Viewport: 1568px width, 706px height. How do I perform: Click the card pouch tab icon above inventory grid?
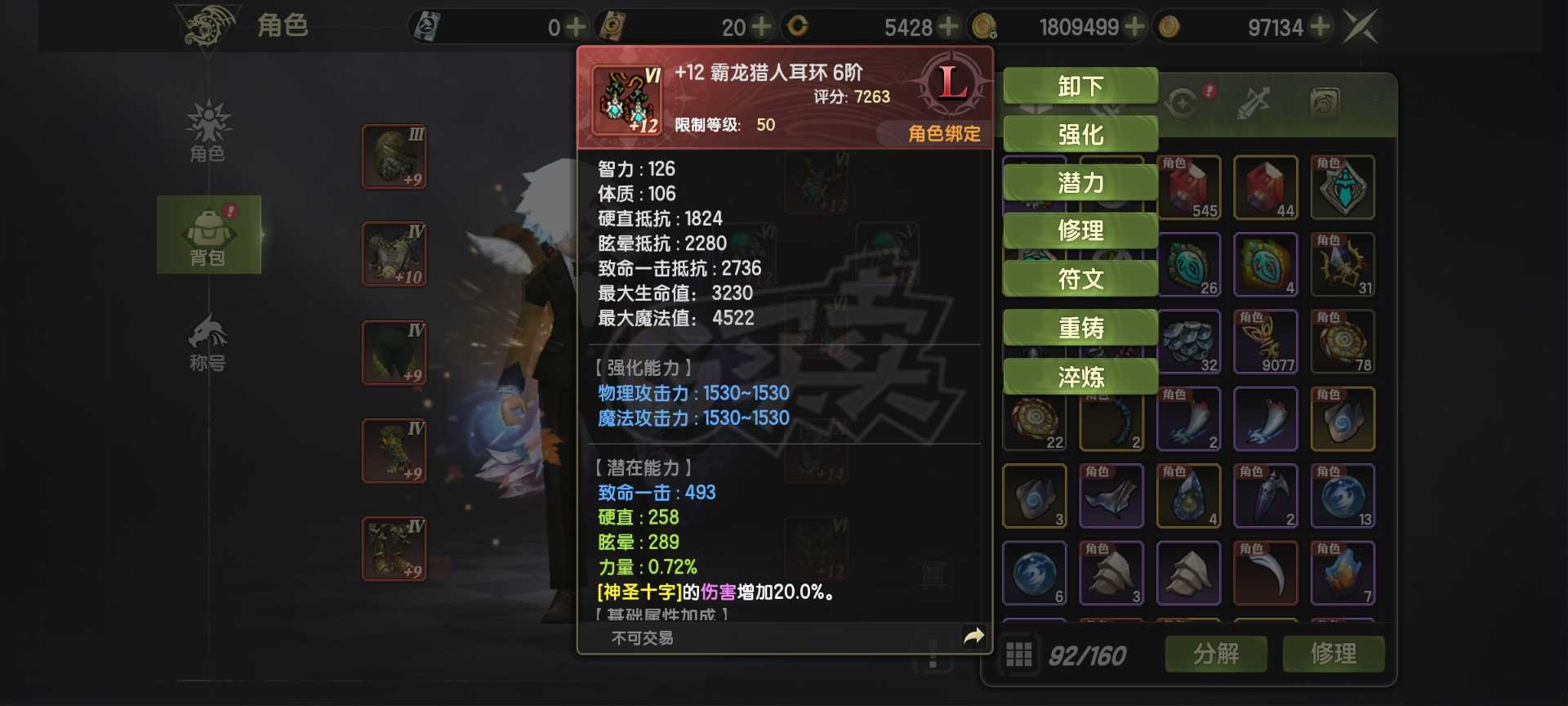1325,101
